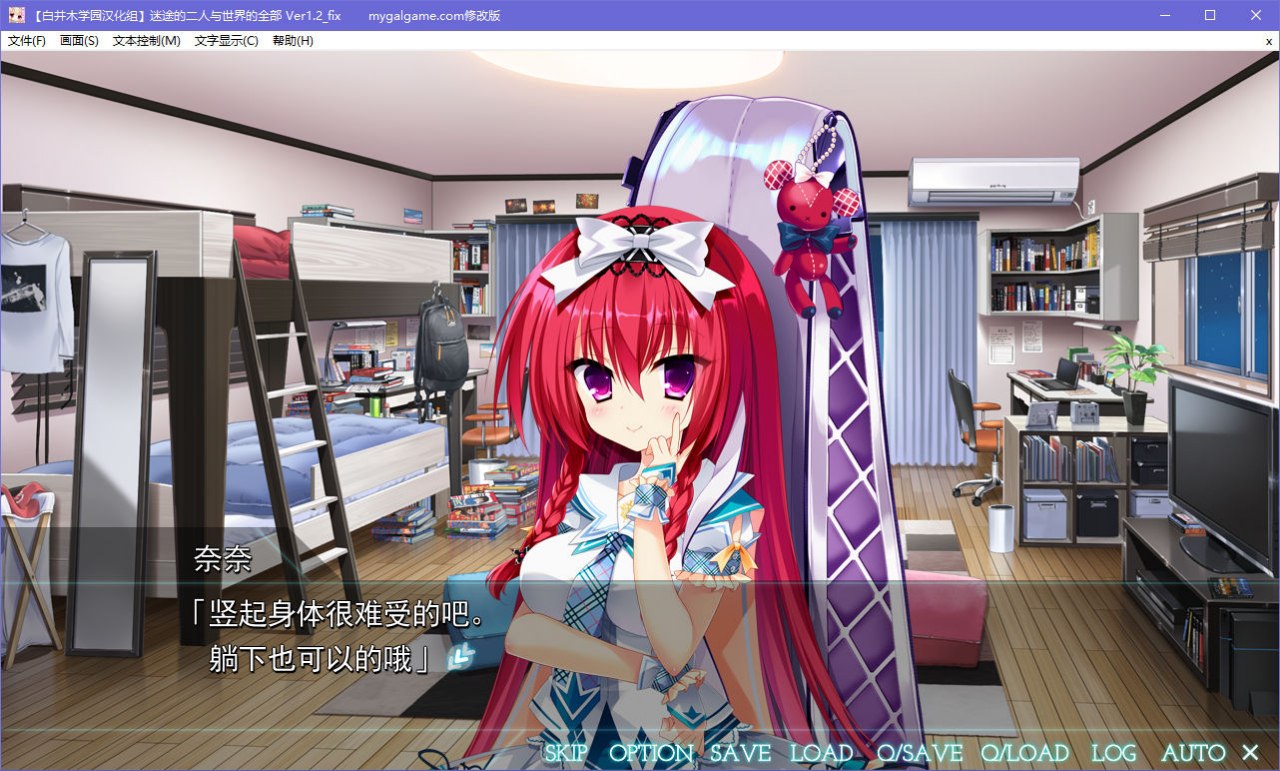
Task: Open the 文字显示(C) menu
Action: click(228, 41)
